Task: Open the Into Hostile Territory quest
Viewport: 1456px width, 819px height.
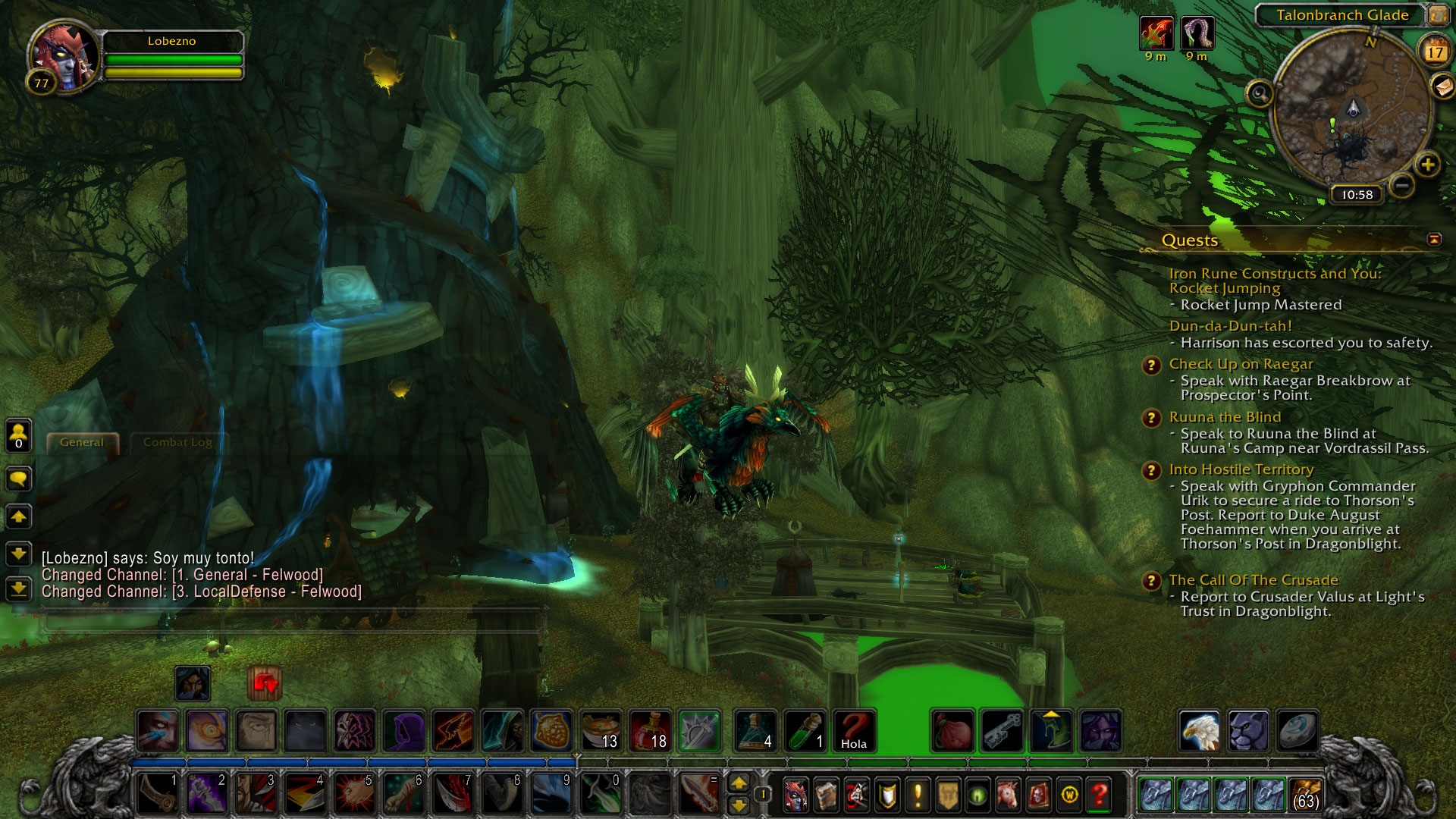Action: [1241, 469]
